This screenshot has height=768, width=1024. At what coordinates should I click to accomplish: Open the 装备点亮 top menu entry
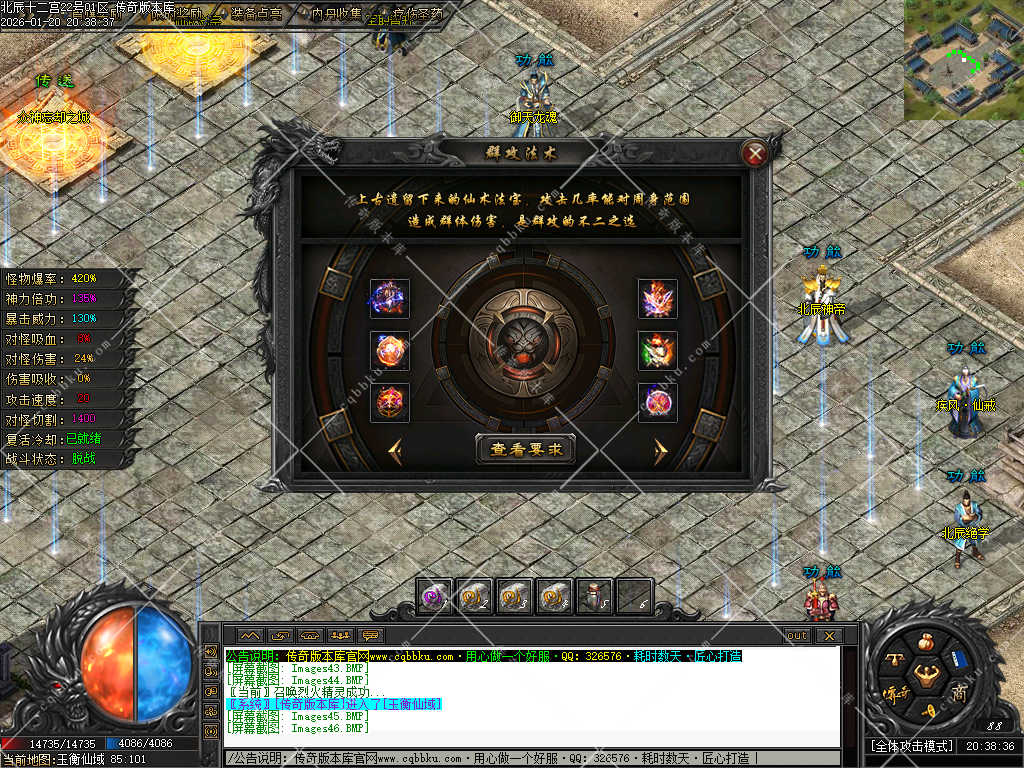click(x=256, y=14)
